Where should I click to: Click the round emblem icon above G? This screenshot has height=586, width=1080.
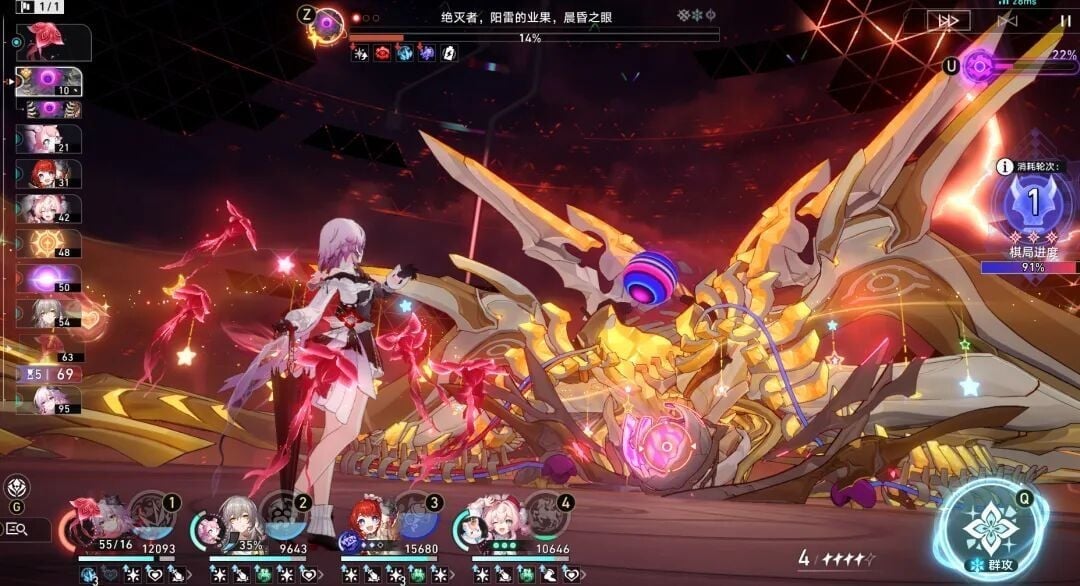point(16,488)
